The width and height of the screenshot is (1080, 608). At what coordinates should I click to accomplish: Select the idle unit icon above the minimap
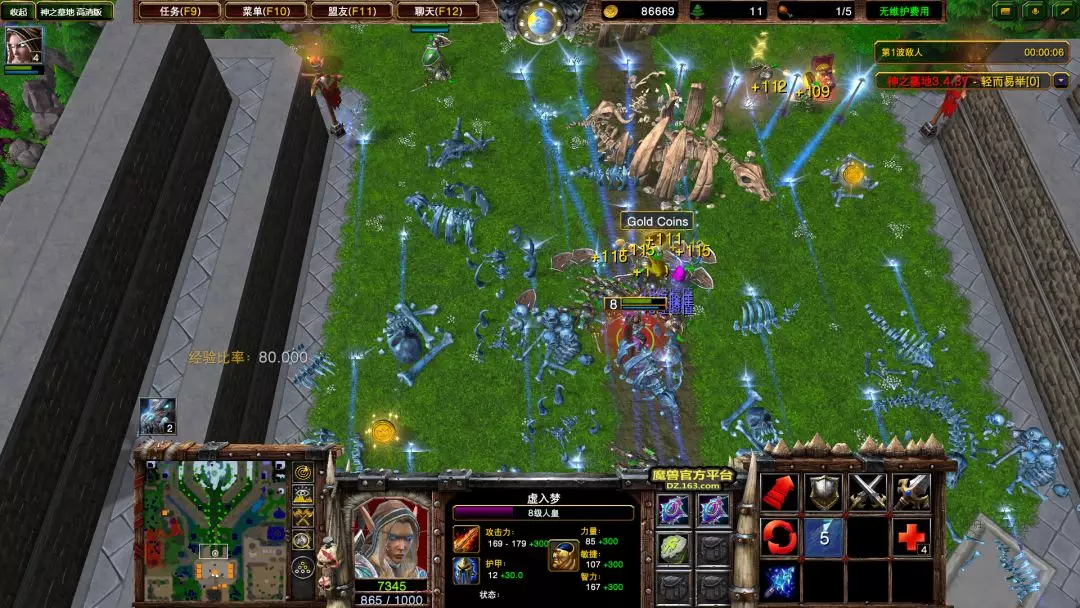coord(157,416)
